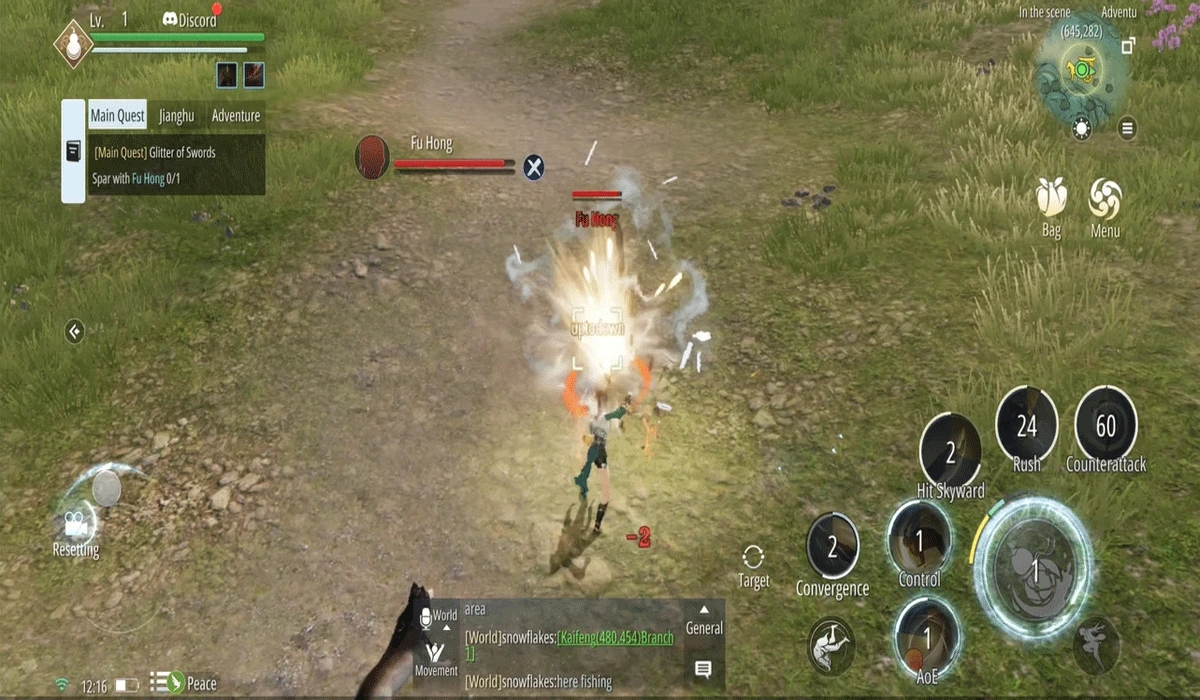
Task: Cast the Convergence skill
Action: 832,546
